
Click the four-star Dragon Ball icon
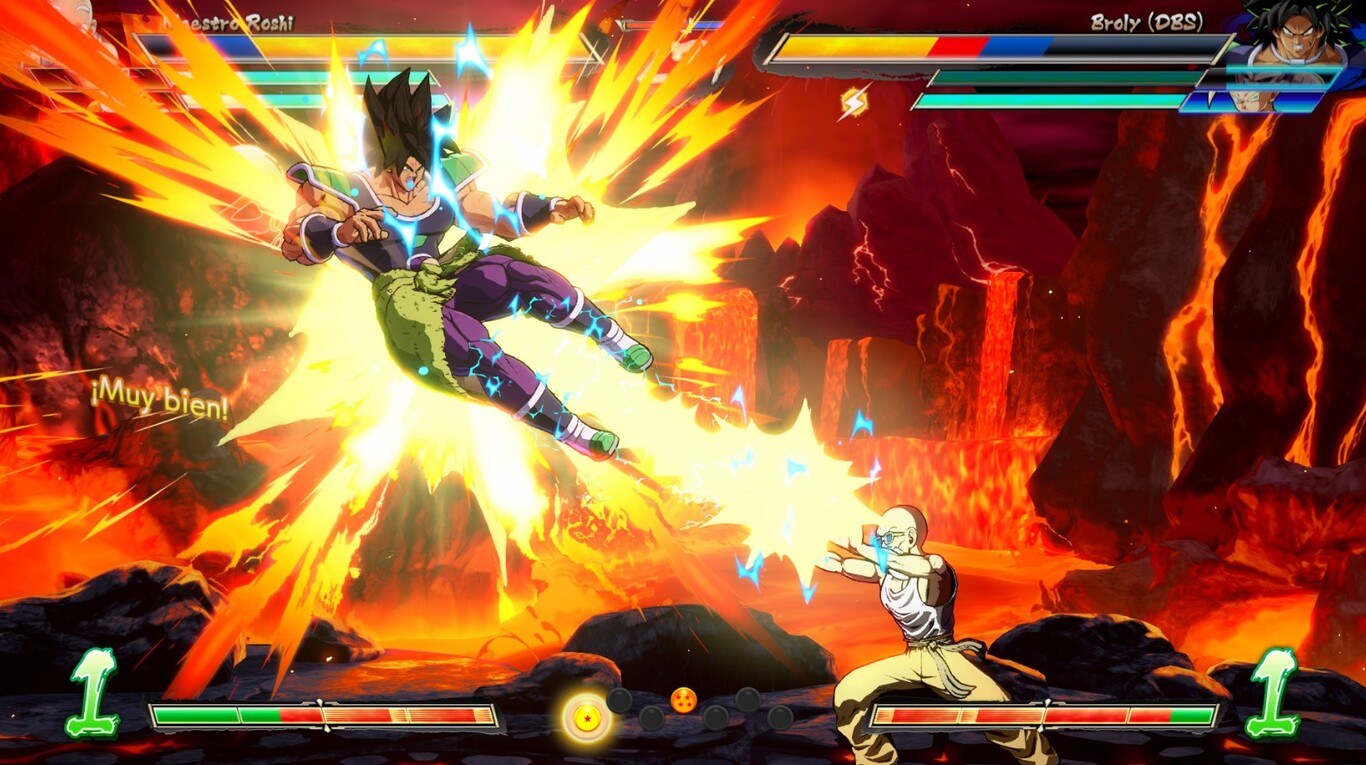(x=683, y=700)
